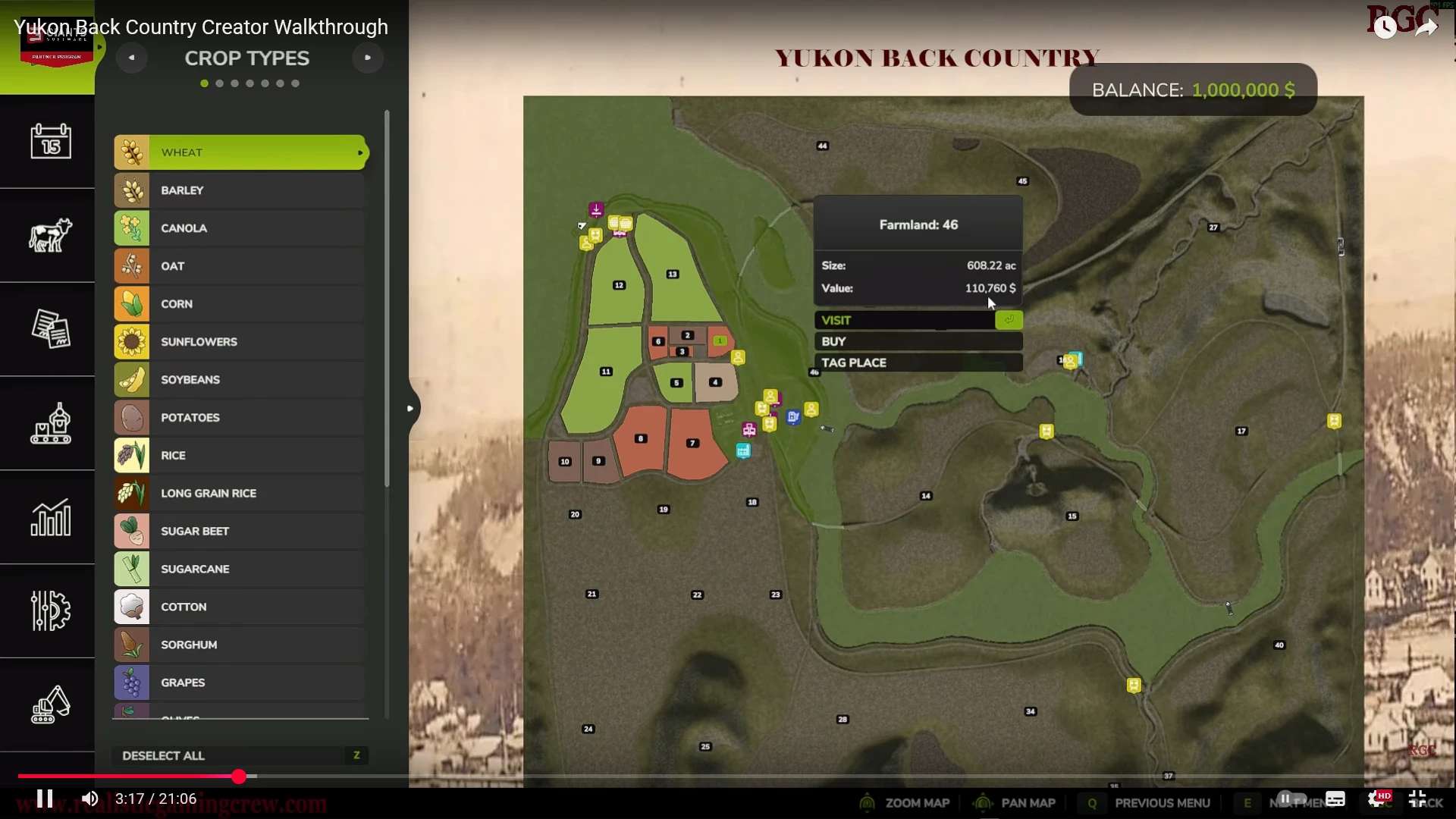Toggle the Barley crop filter
Viewport: 1456px width, 819px height.
tap(240, 190)
